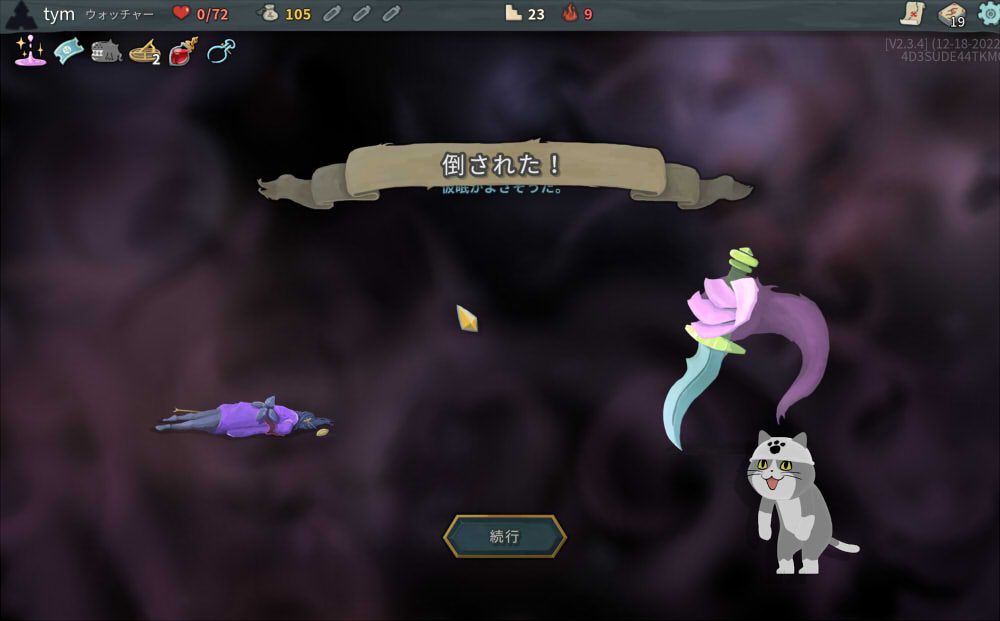Continue past the defeat screen with 続行

point(505,536)
